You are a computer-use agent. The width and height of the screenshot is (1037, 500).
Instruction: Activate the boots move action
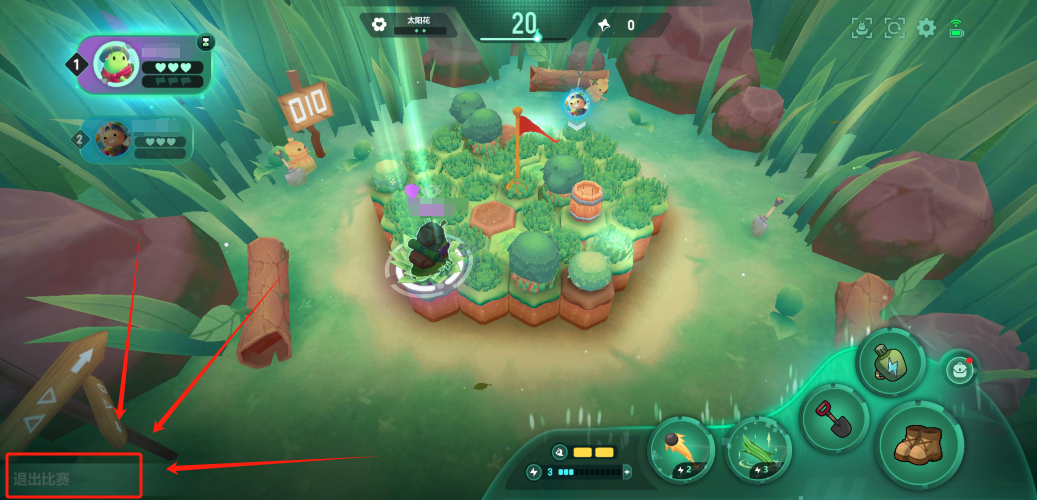click(920, 444)
